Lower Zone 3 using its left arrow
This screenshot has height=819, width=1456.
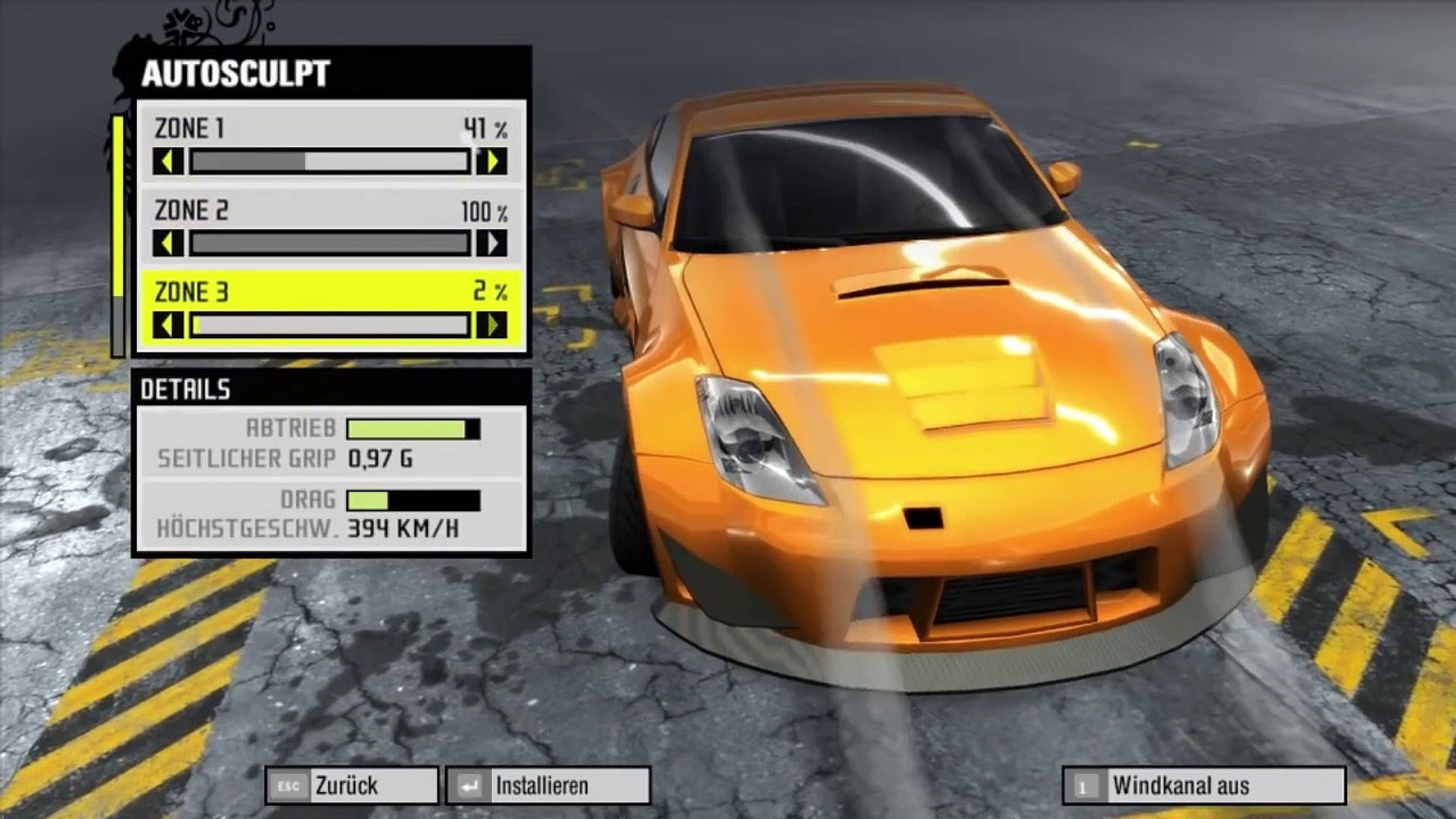[x=168, y=325]
